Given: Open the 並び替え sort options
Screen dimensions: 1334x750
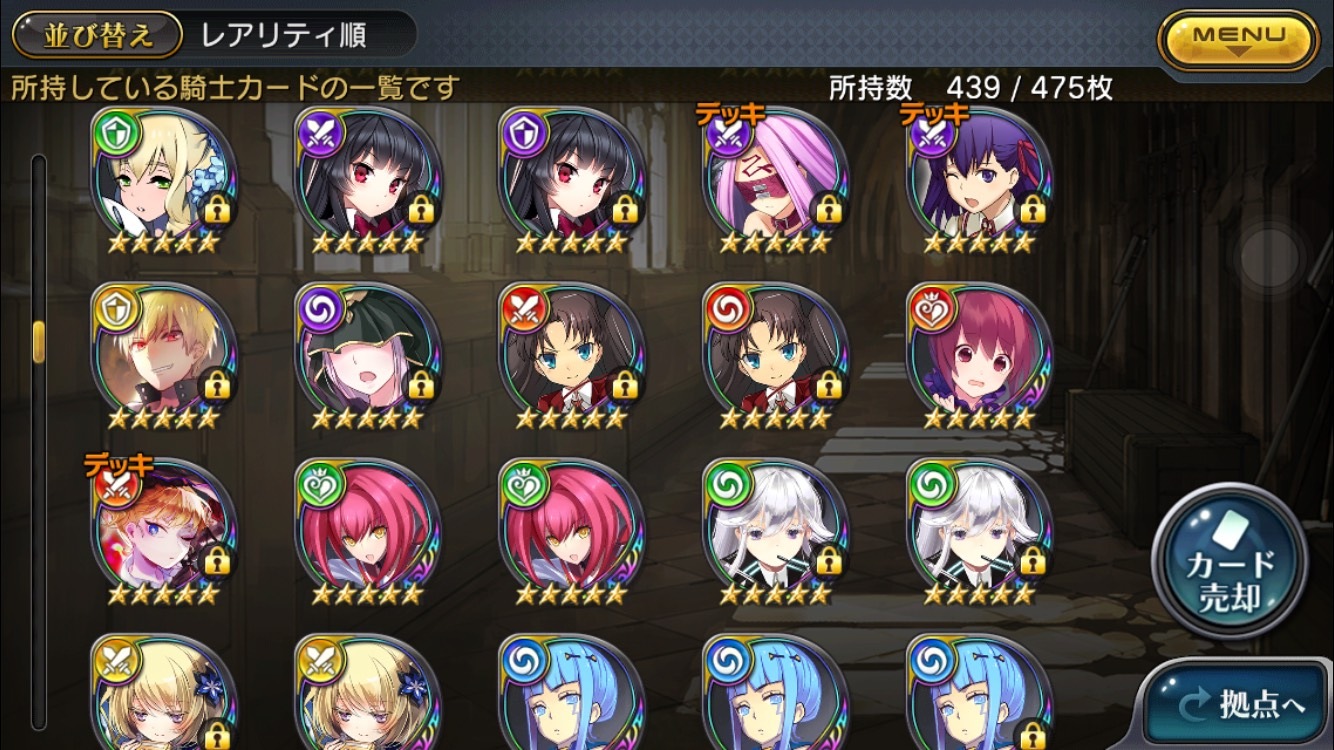Looking at the screenshot, I should [x=97, y=35].
